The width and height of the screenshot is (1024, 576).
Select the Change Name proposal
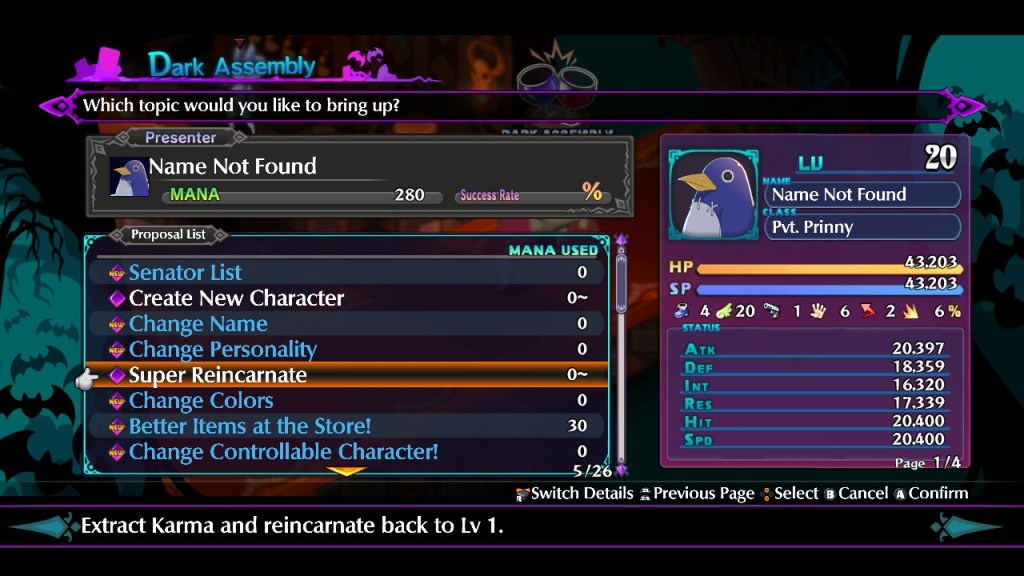198,324
